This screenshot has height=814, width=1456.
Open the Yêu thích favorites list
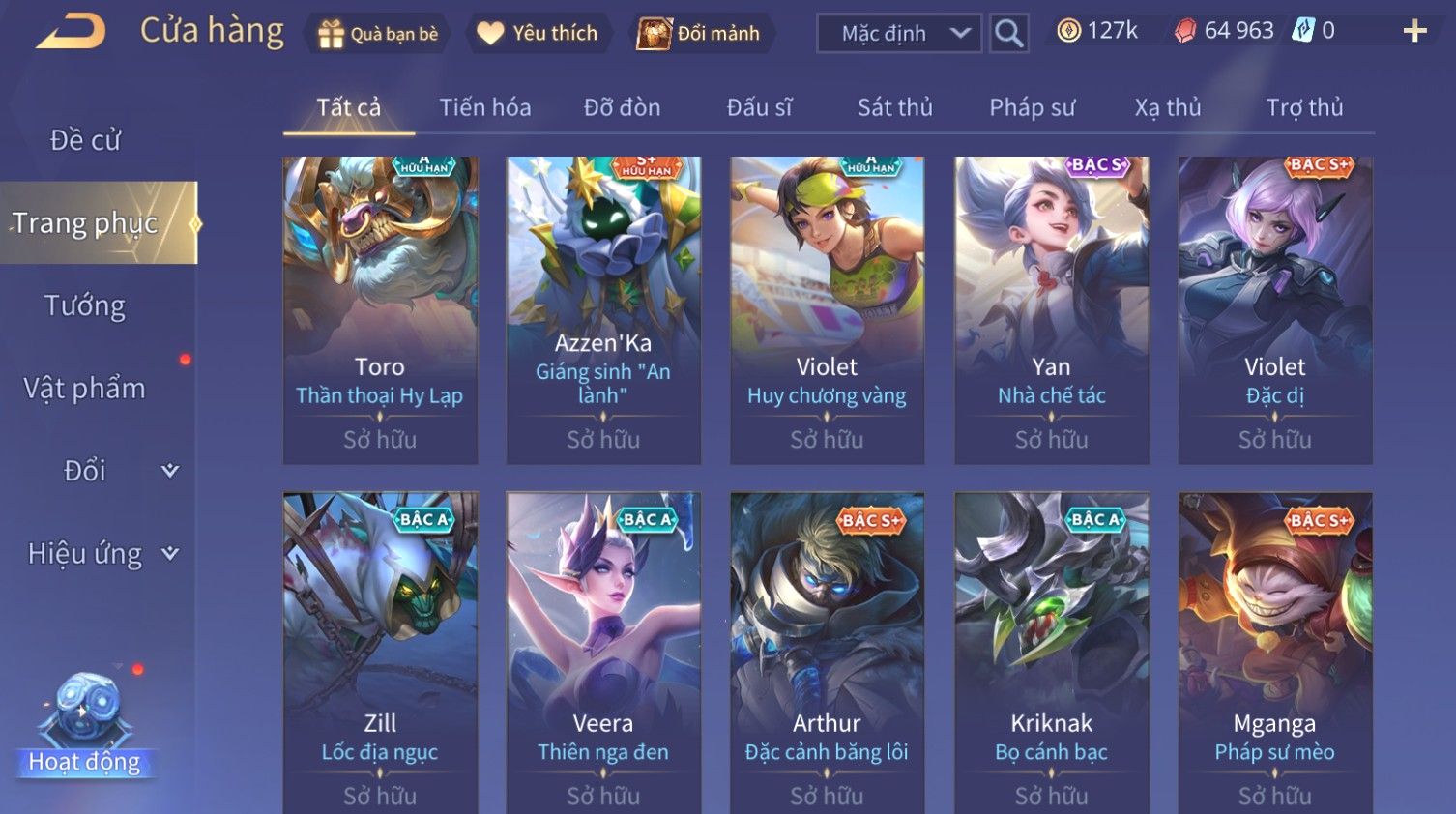coord(538,34)
